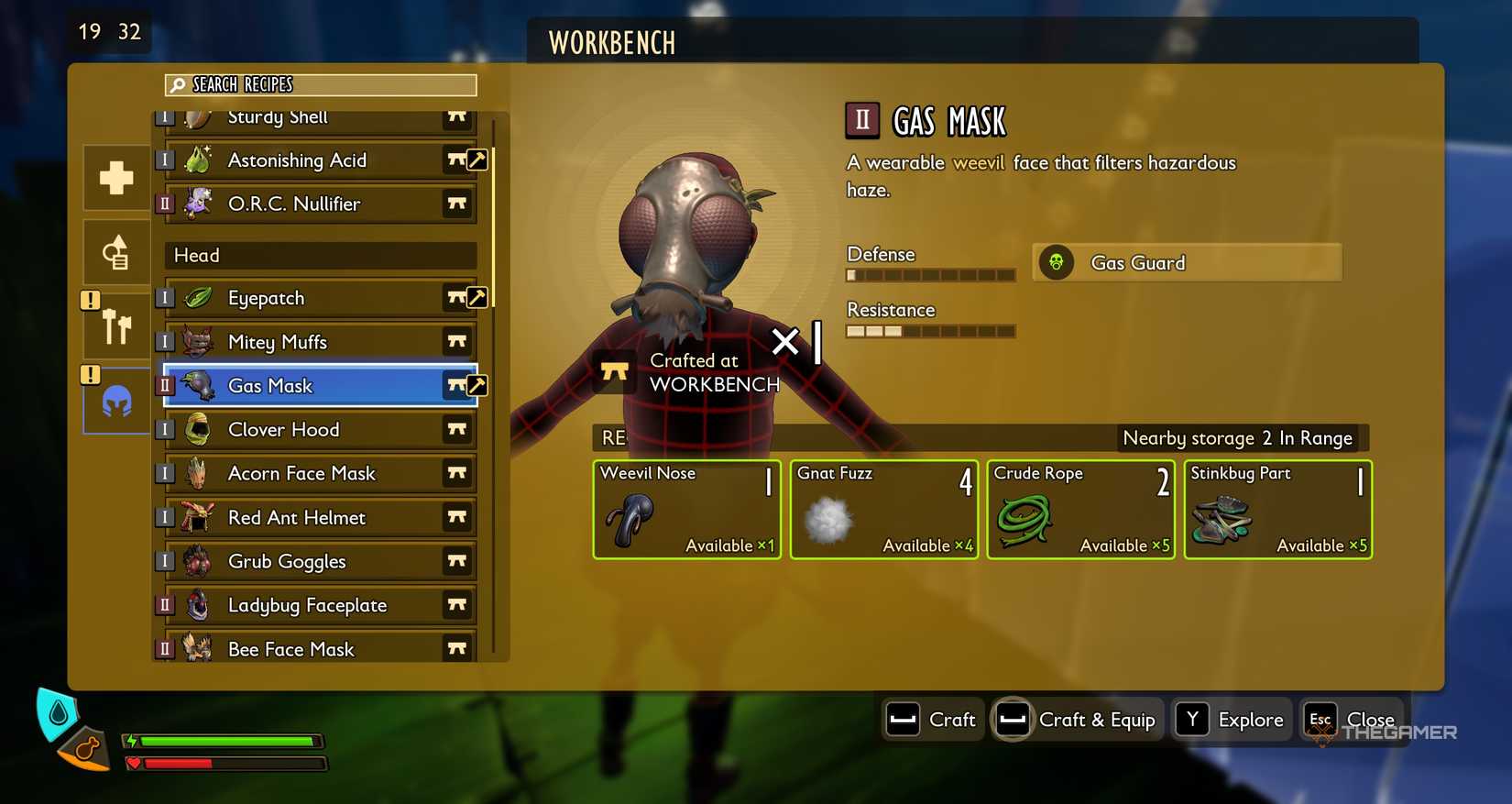Image resolution: width=1512 pixels, height=804 pixels.
Task: Select the Stinkbug Part ingredient tile
Action: point(1277,510)
